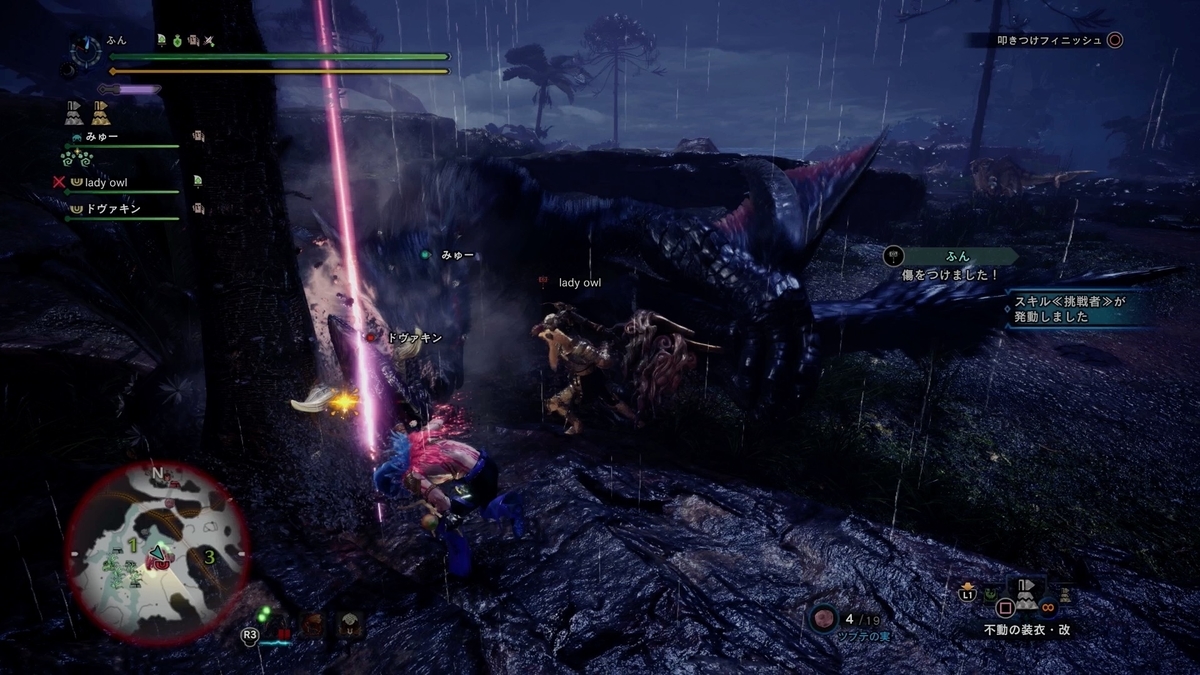Select the rightmost monster icon in tracker
1200x675 pixels.
coord(349,626)
